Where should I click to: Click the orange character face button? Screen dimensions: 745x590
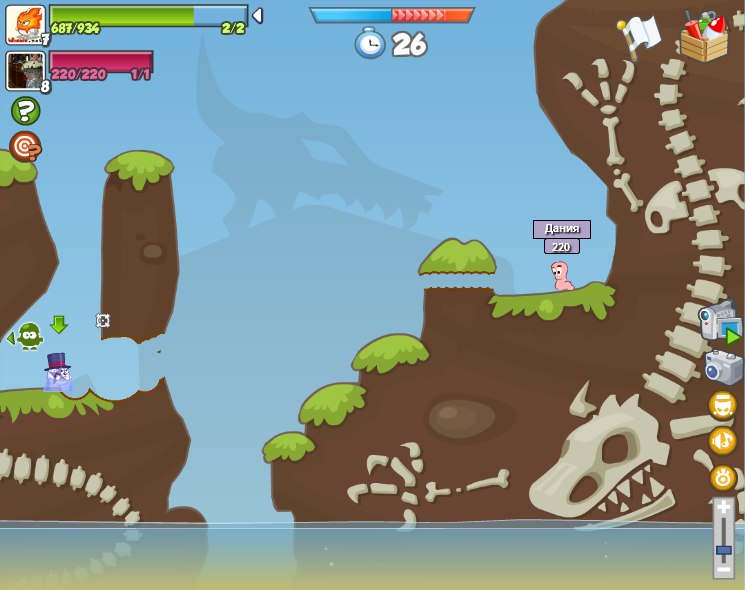(x=723, y=405)
